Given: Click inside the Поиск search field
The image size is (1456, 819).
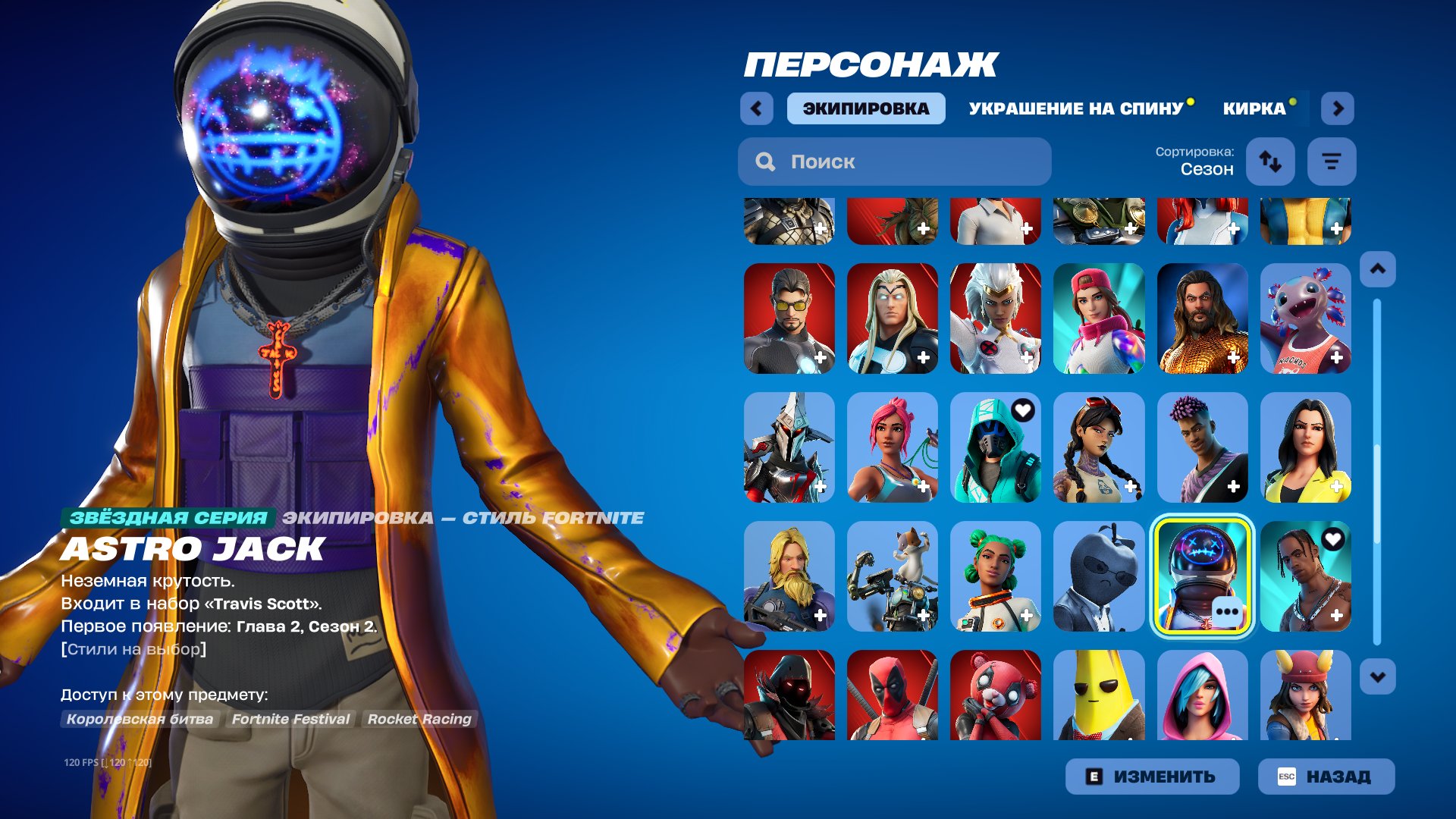Looking at the screenshot, I should point(895,161).
